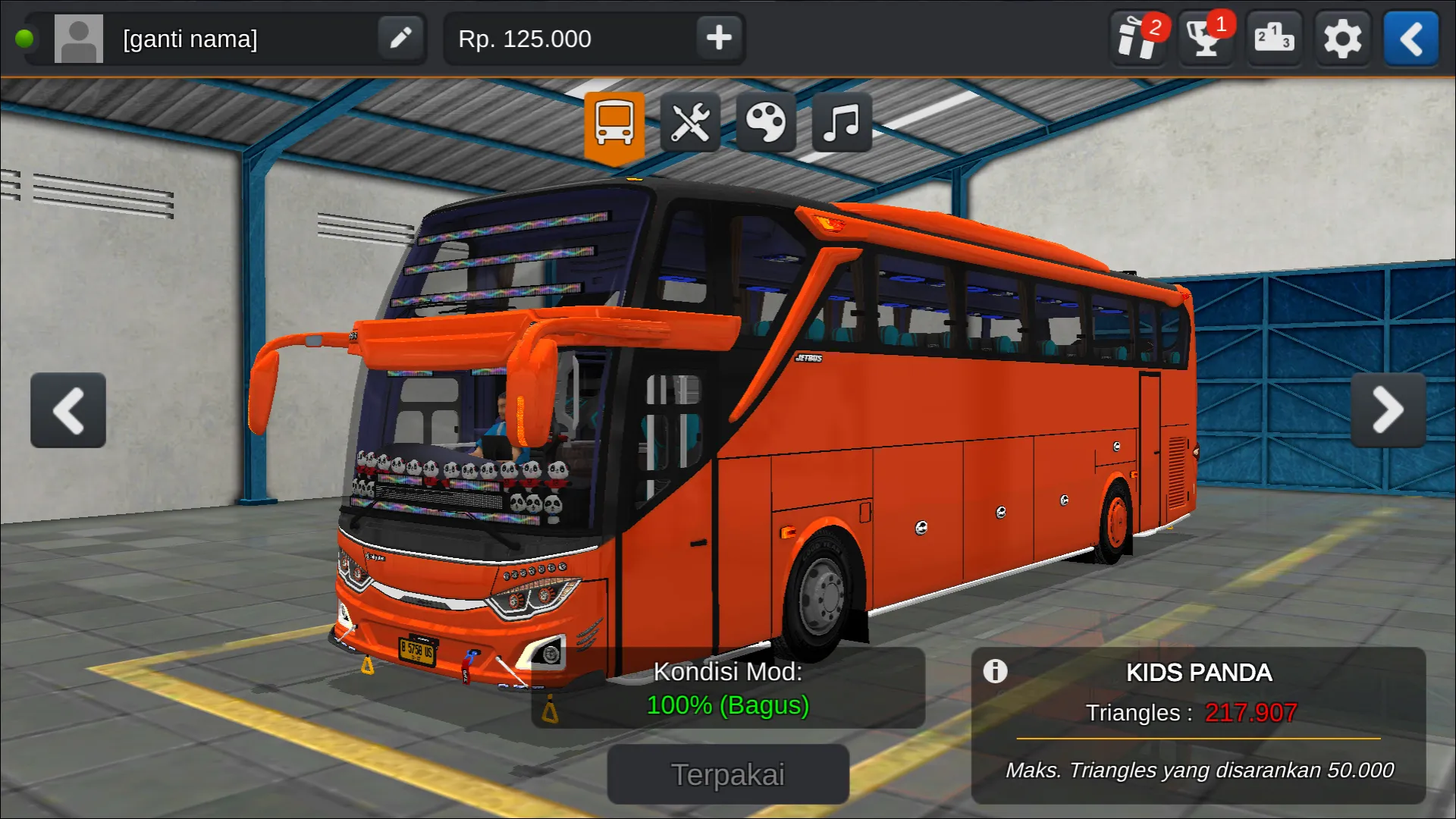Add money with the plus button

pyautogui.click(x=718, y=38)
